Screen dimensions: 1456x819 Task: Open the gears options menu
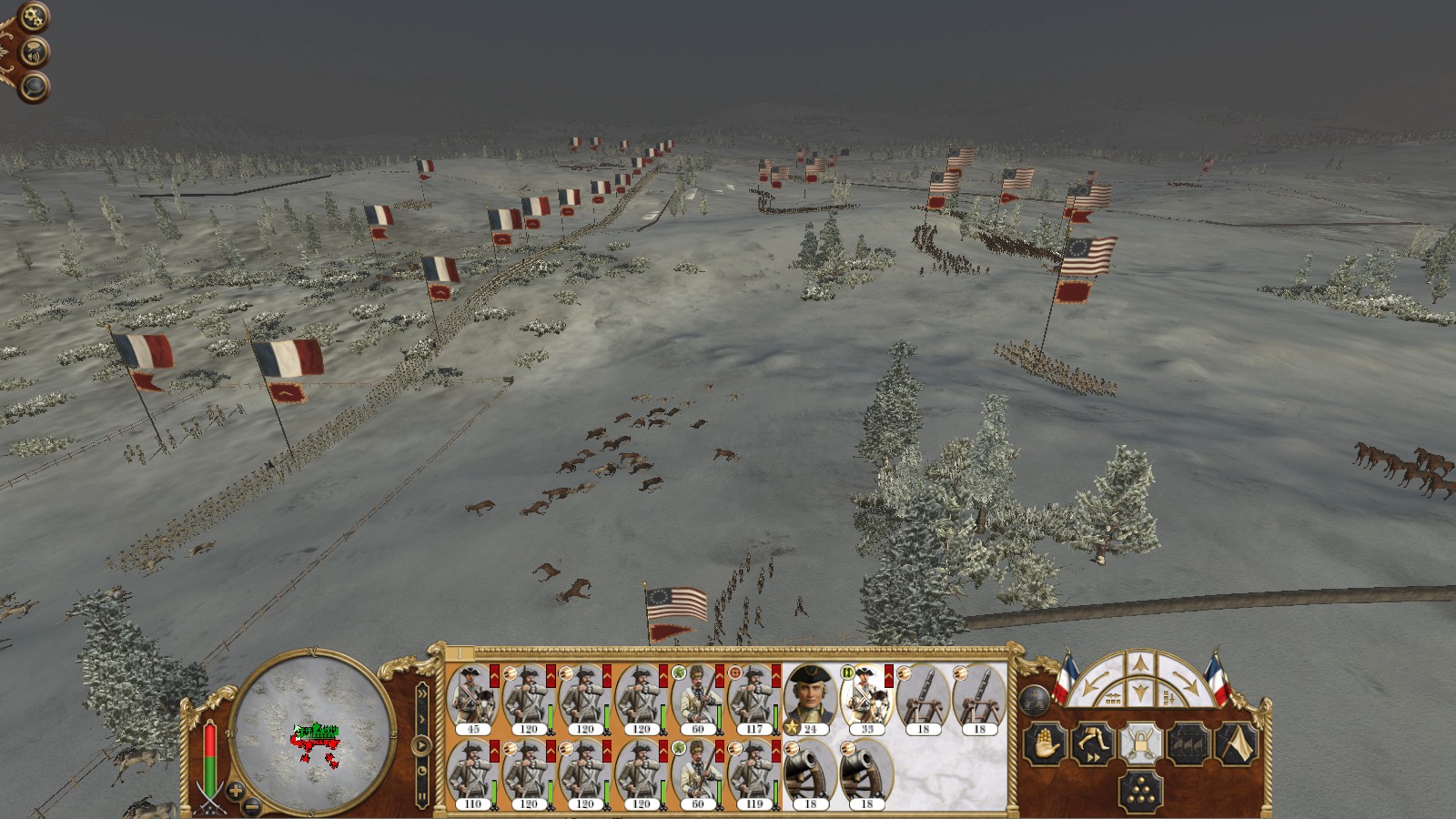33,17
